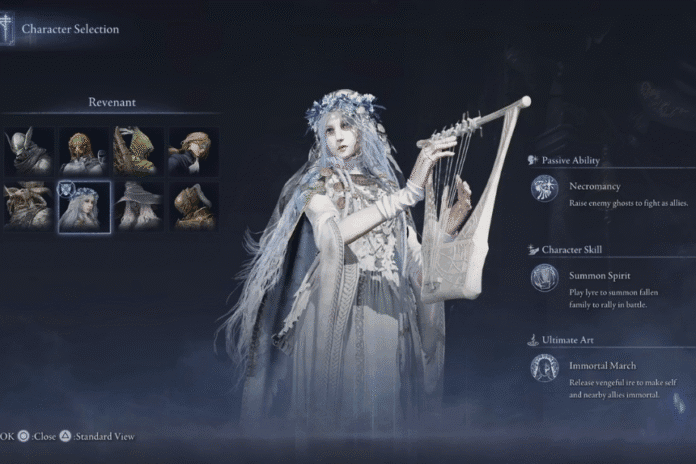Pick the Recluse witch-hat portrait
This screenshot has width=696, height=464.
[138, 205]
